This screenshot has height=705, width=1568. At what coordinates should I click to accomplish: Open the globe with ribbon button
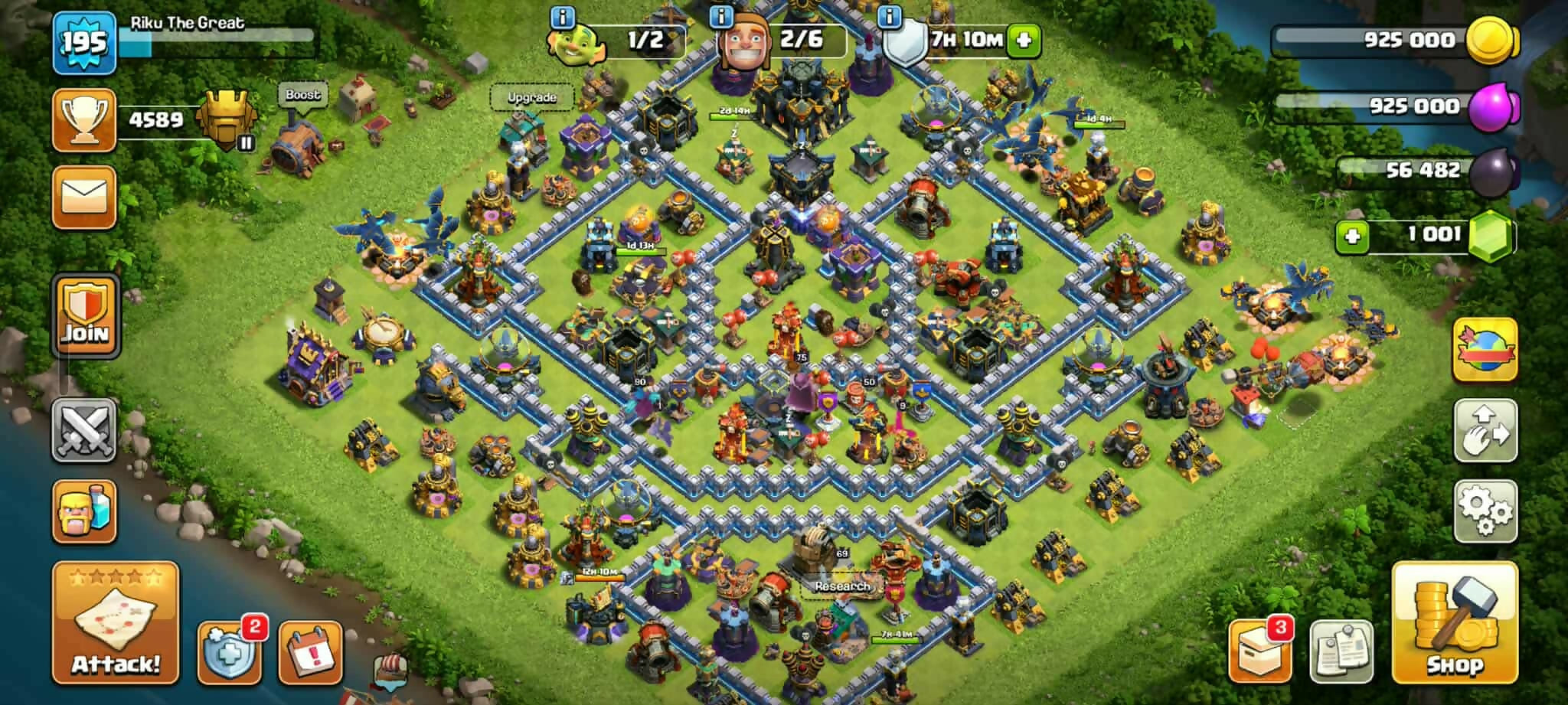click(1485, 350)
